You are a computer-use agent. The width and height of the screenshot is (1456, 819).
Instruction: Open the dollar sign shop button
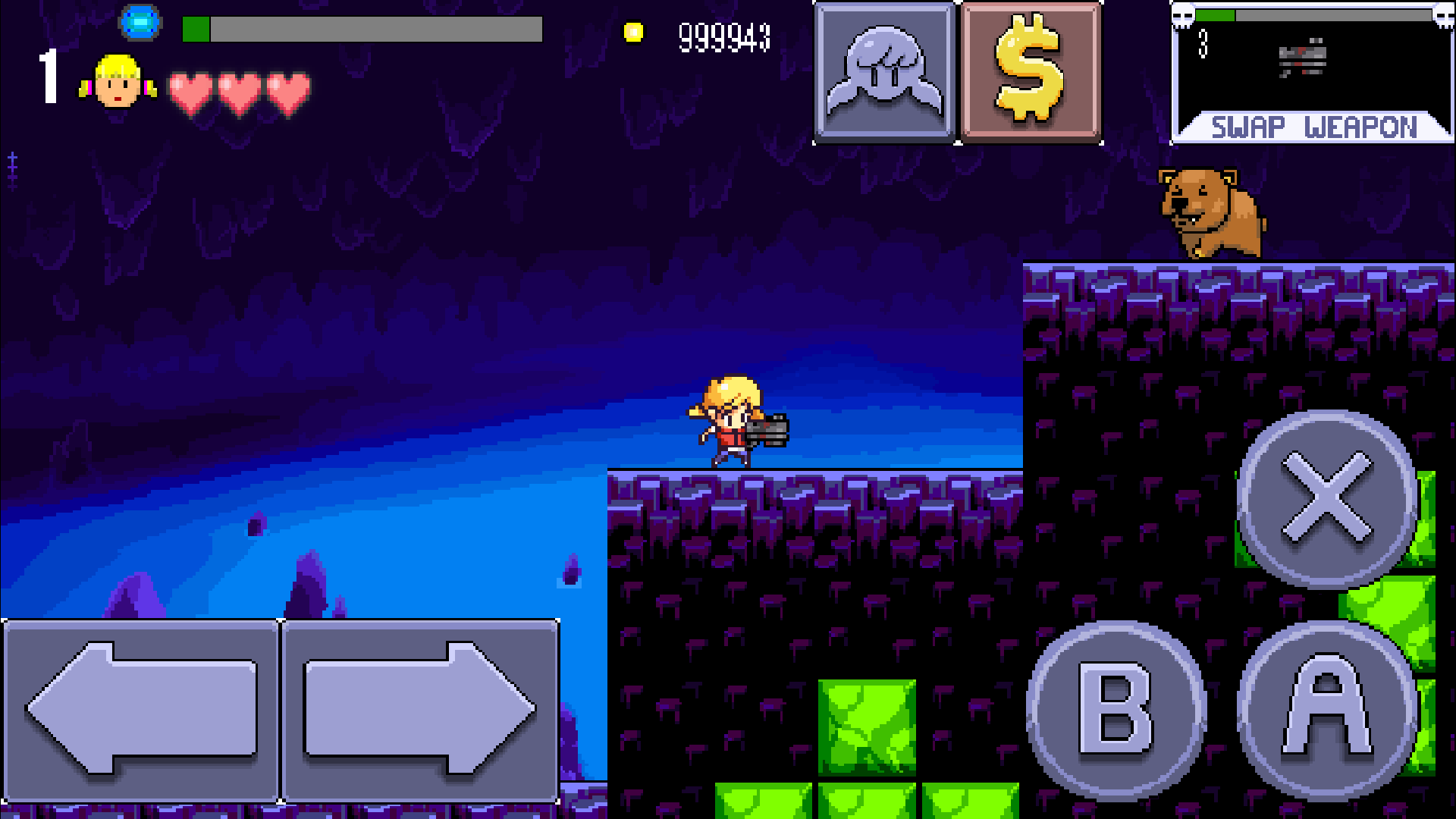pos(1031,71)
